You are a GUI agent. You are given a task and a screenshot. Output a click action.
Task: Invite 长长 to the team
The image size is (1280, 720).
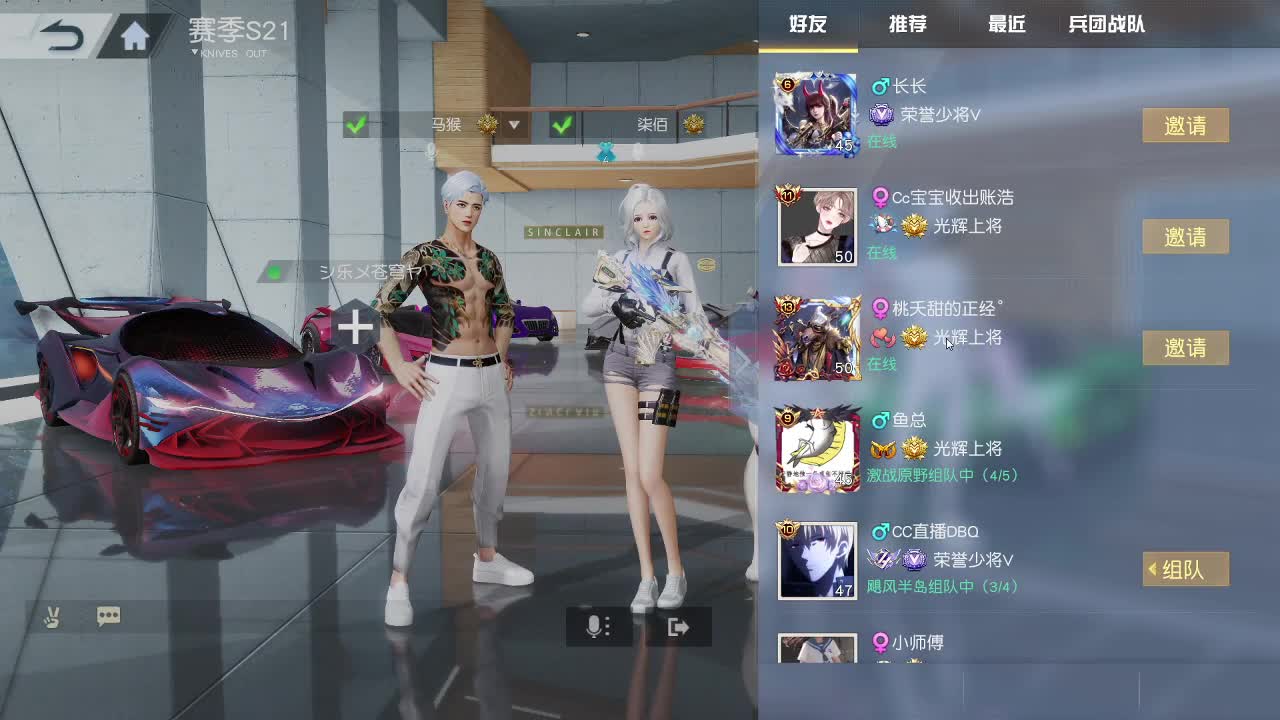[1185, 125]
